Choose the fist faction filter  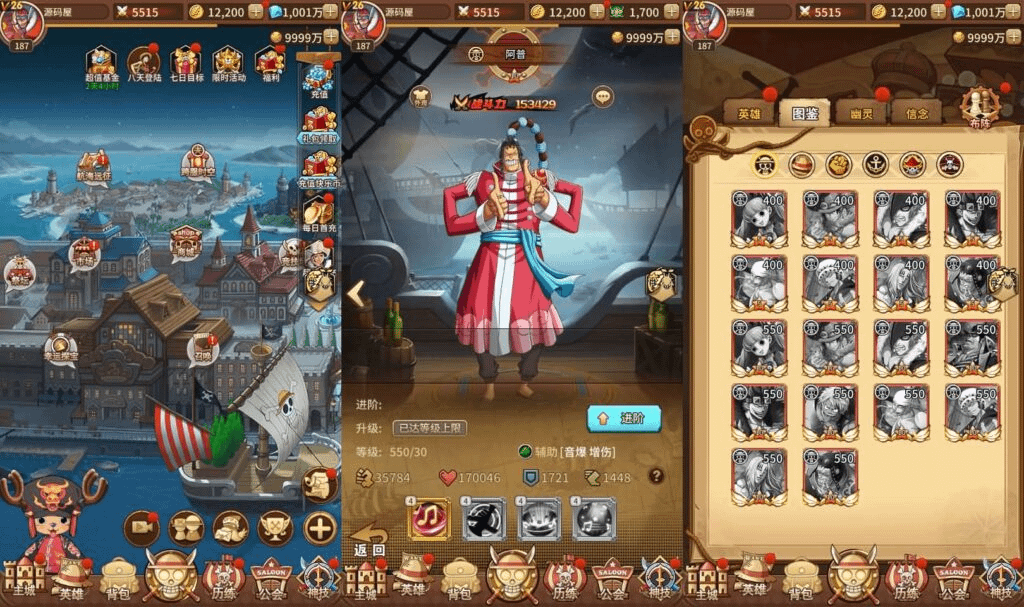click(839, 164)
